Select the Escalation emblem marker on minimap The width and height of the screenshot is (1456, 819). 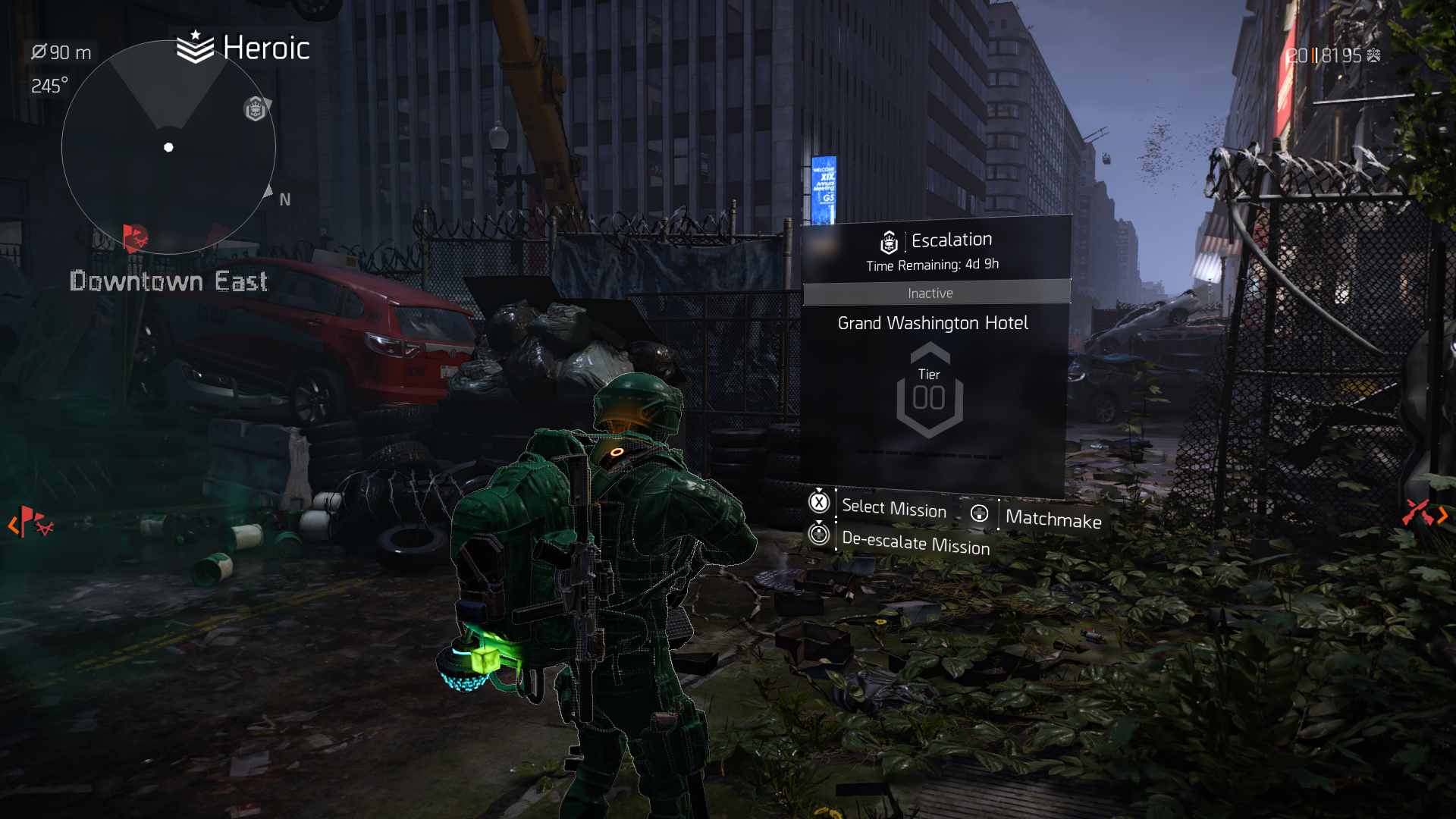[x=256, y=109]
